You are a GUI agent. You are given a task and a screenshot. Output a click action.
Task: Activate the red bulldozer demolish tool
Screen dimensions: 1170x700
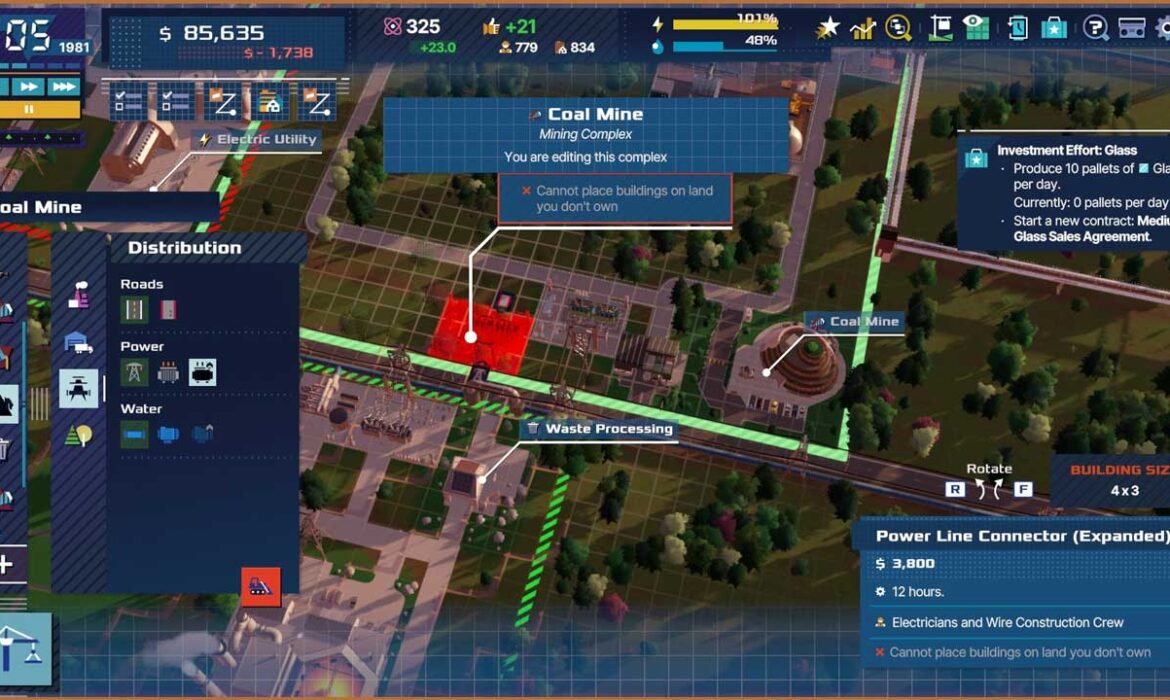261,587
